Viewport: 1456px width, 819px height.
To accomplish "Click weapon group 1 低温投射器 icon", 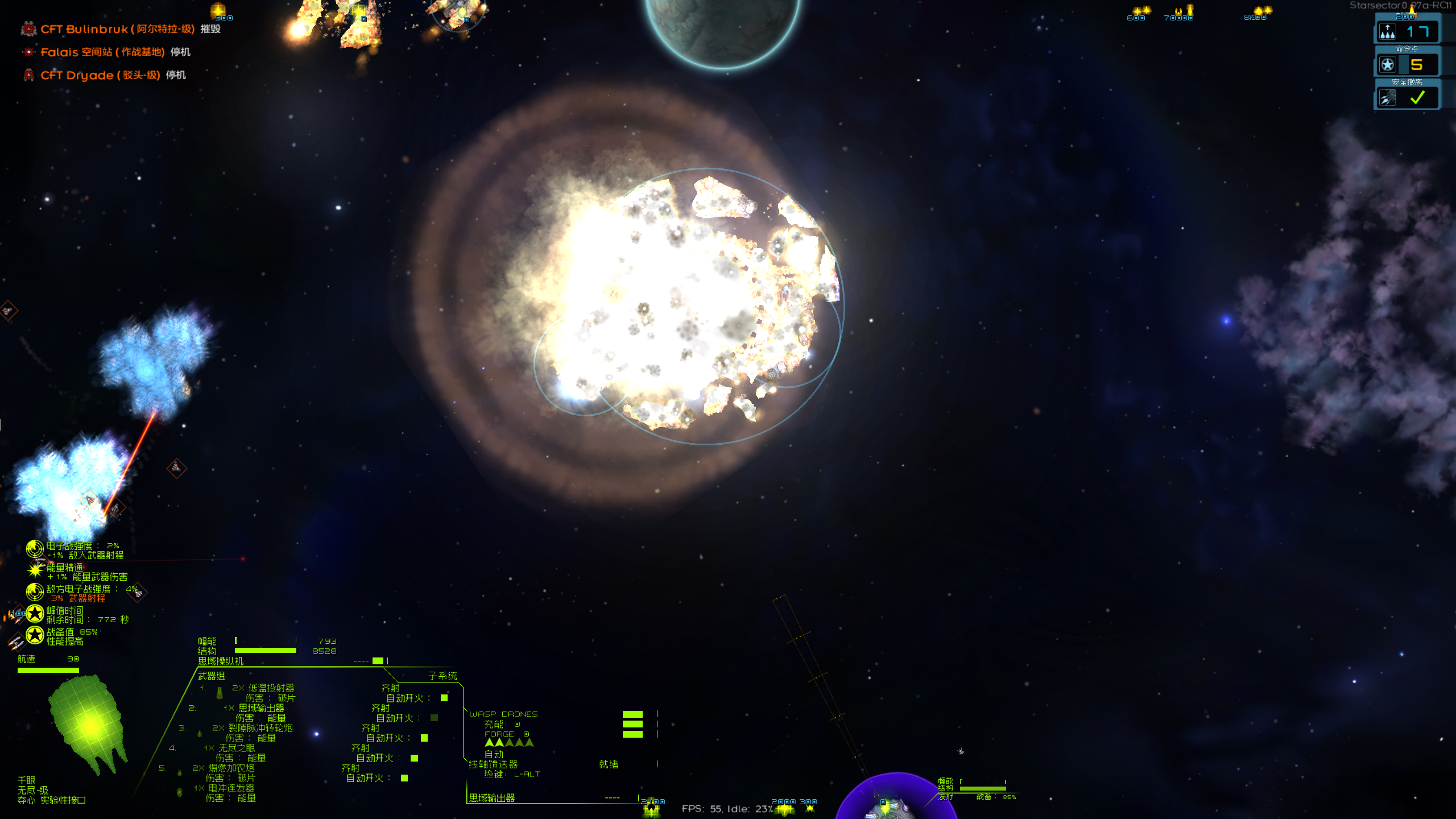I will 220,693.
